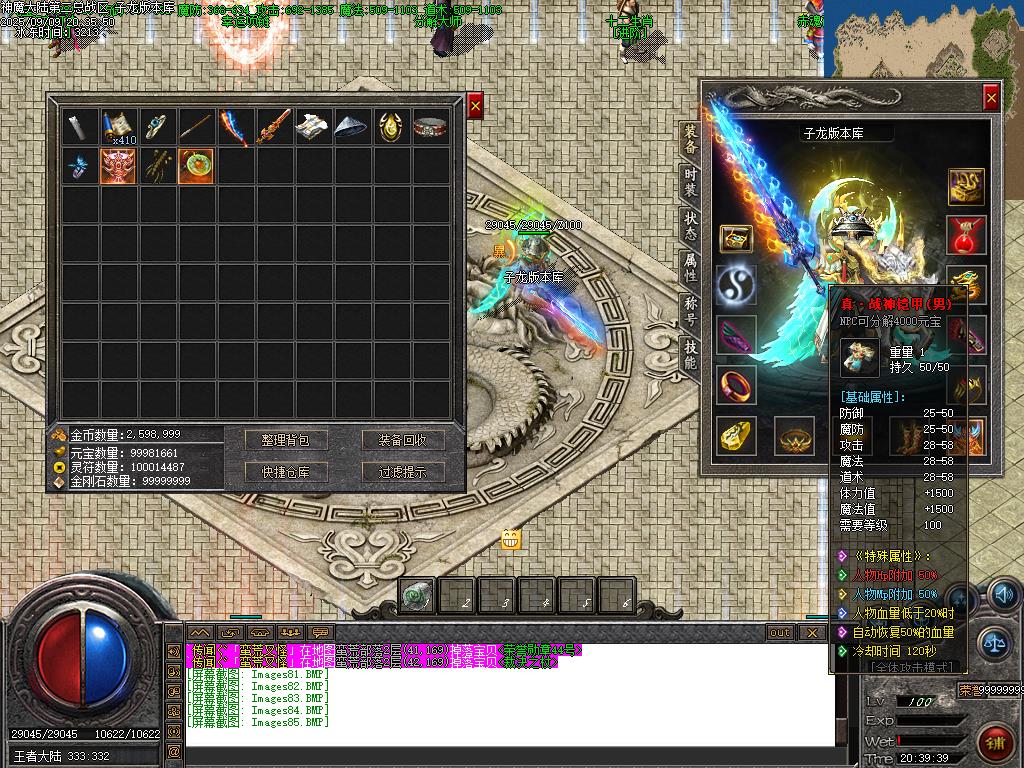This screenshot has width=1024, height=768.
Task: Select the scroll stack with x410
Action: click(x=119, y=127)
